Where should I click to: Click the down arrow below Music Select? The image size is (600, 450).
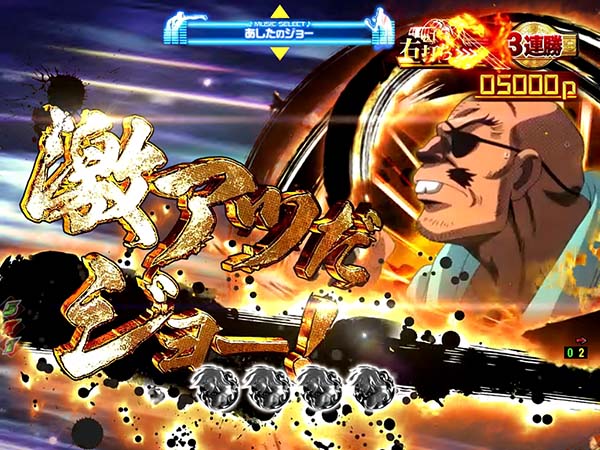(x=278, y=52)
